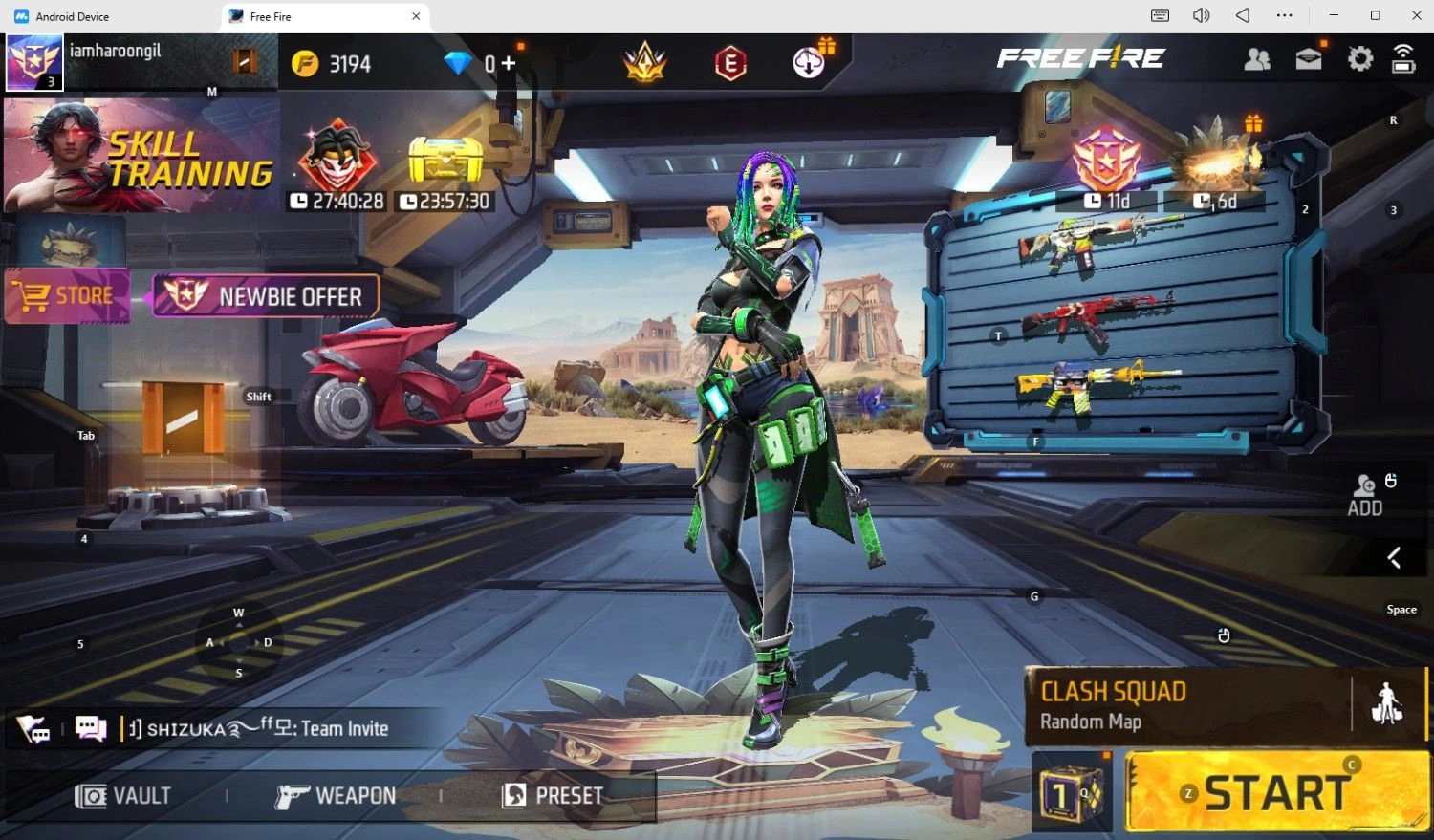Open the chat message icon near bottom left

coord(90,727)
